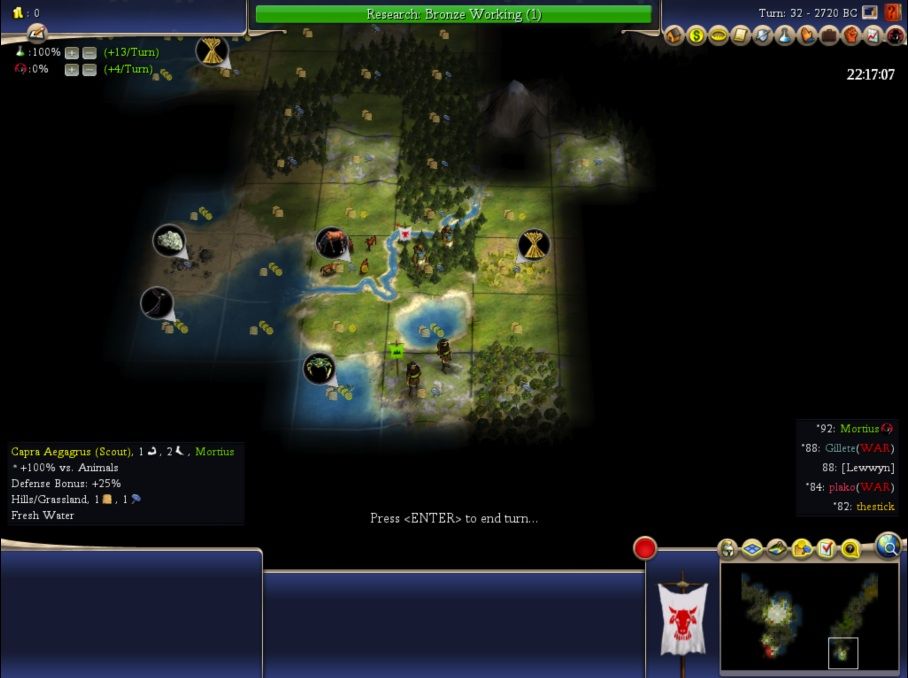This screenshot has height=678, width=908.
Task: Open the Civilopedia question mark book
Action: click(893, 13)
